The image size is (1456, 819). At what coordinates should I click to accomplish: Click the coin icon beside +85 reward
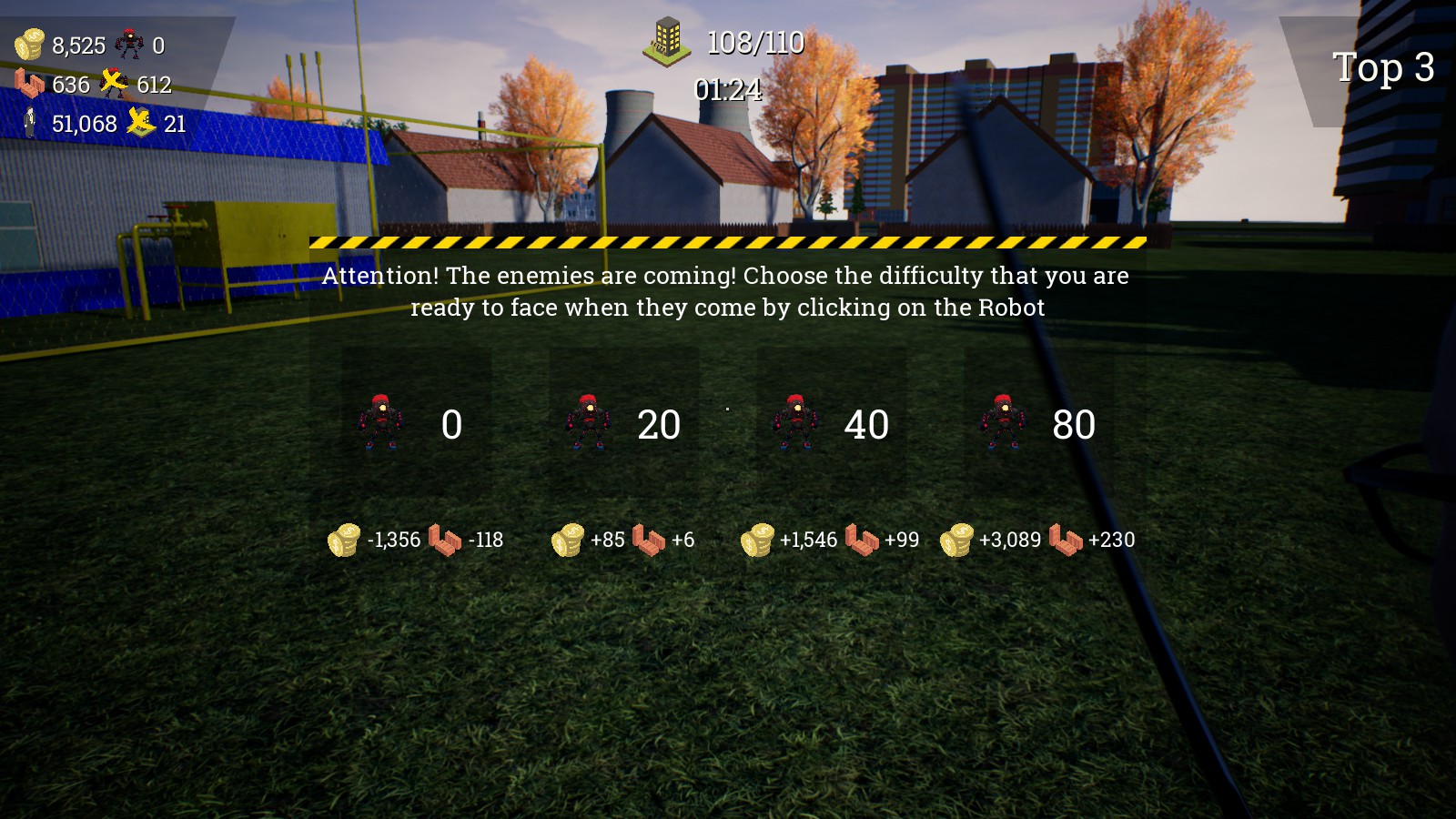[x=567, y=540]
